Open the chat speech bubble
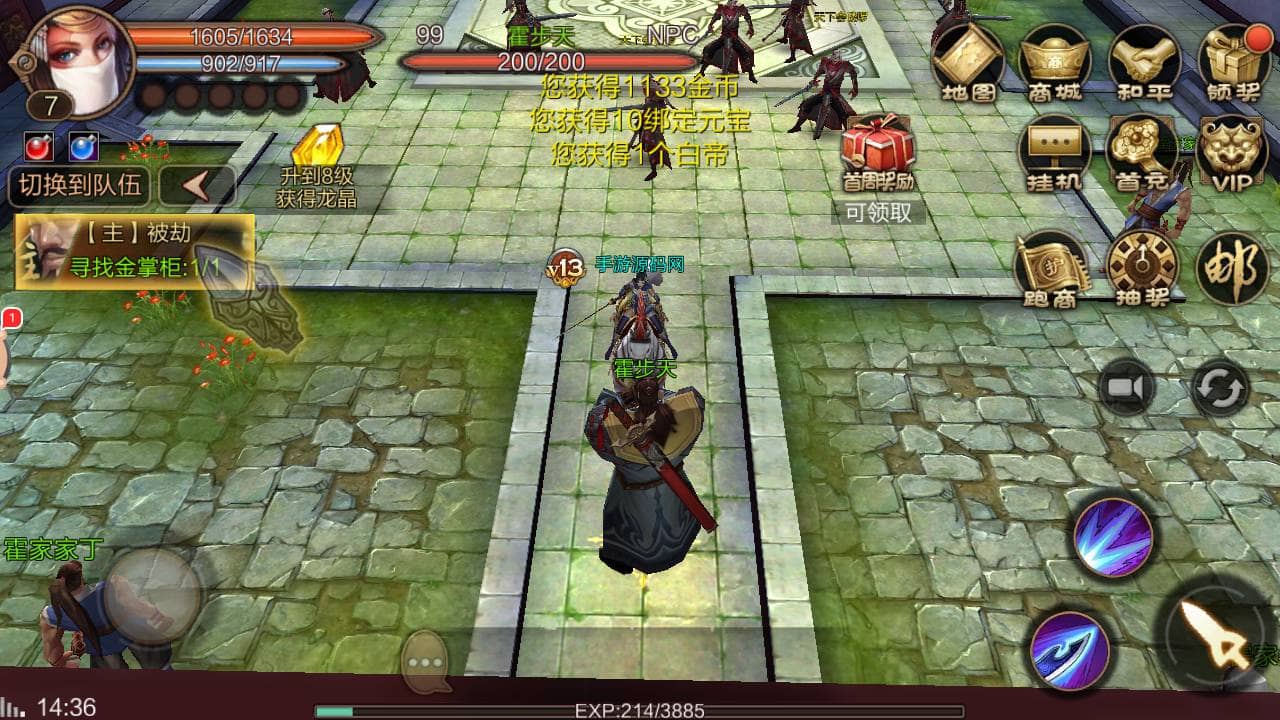 click(x=428, y=663)
